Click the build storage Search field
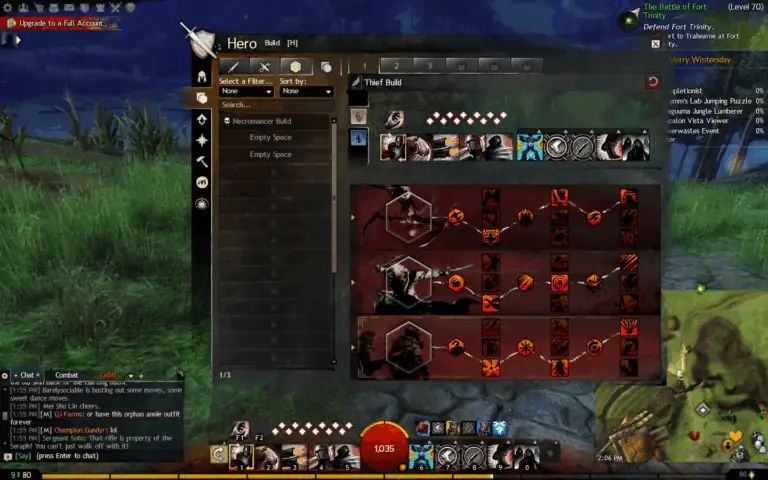This screenshot has width=768, height=480. (276, 104)
